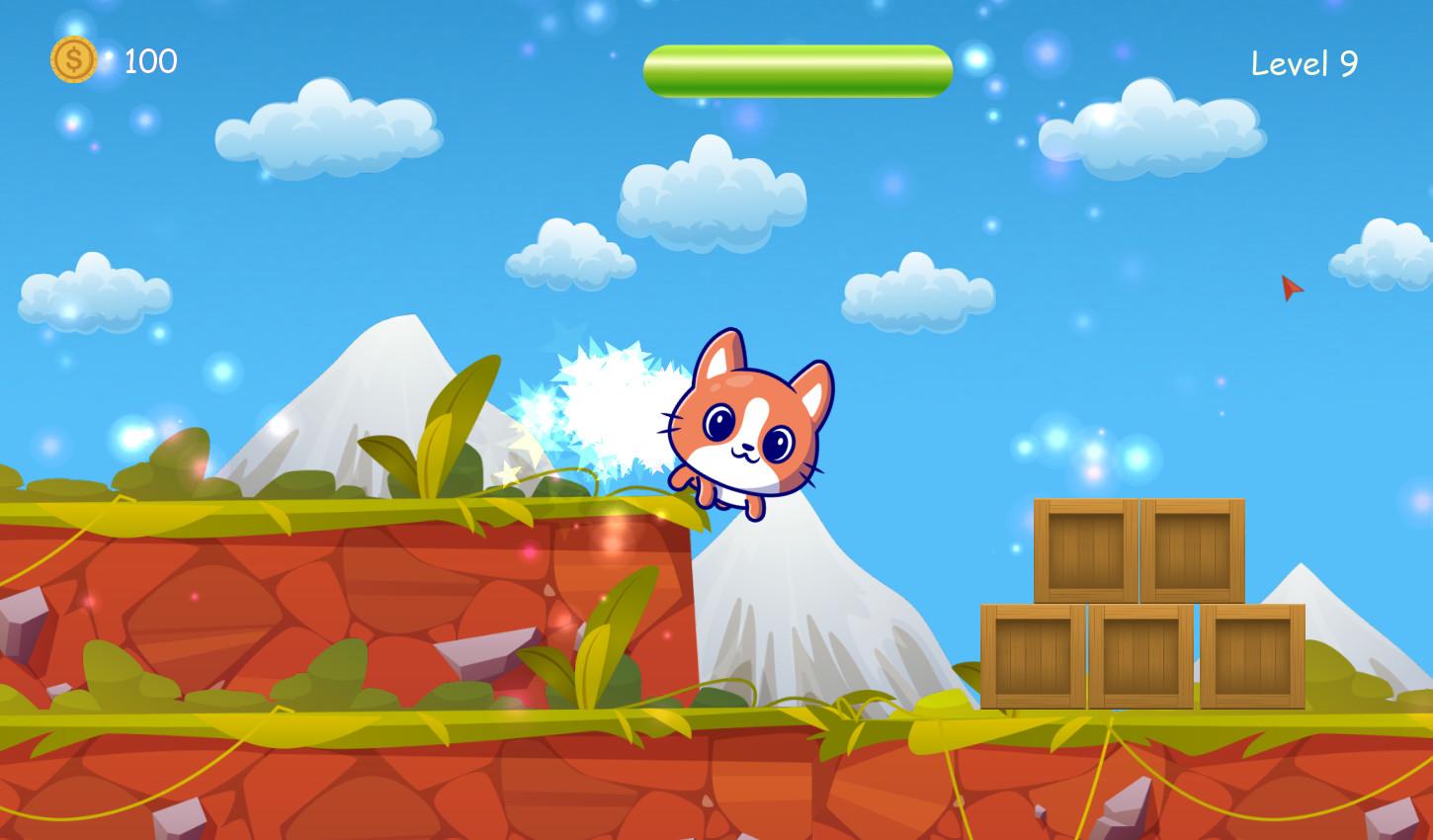Screen dimensions: 1433x840
Task: Click the Level 9 label
Action: tap(1304, 62)
